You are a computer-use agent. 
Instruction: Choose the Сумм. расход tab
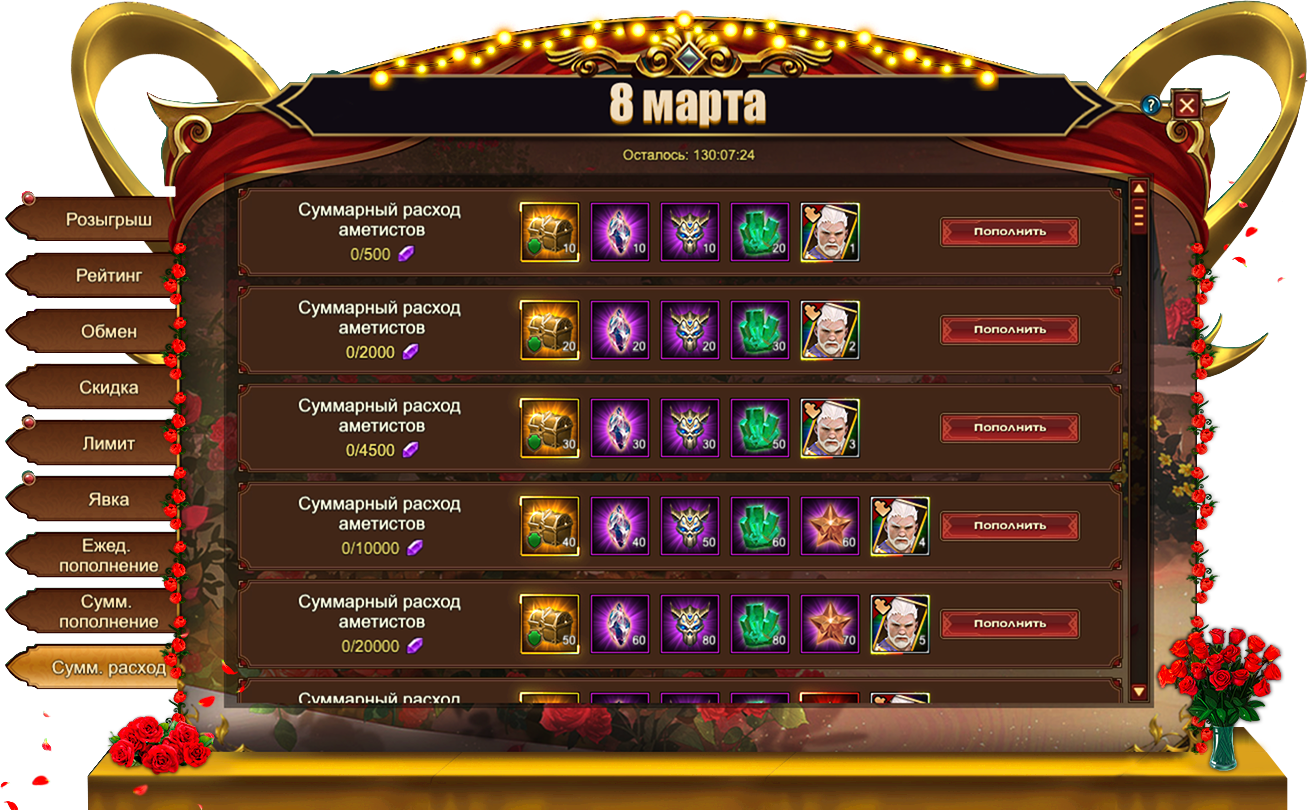pos(108,667)
